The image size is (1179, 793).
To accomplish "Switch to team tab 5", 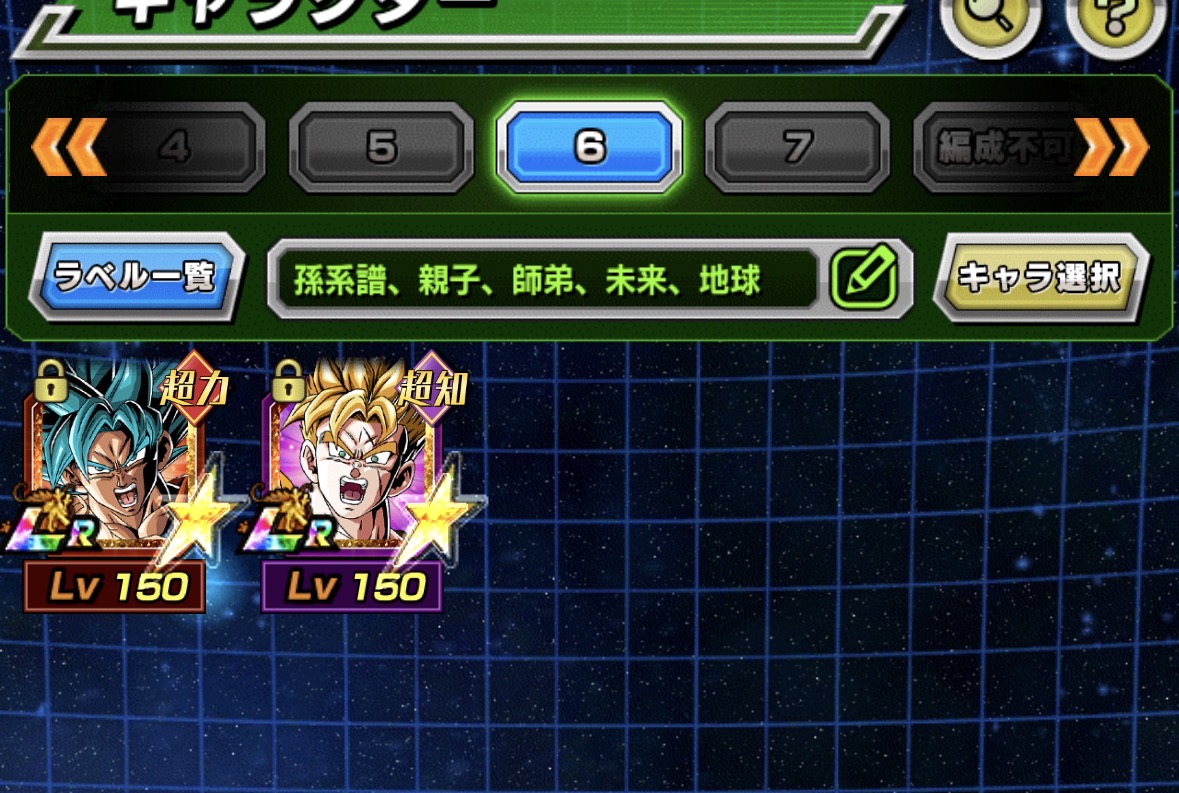I will [381, 148].
